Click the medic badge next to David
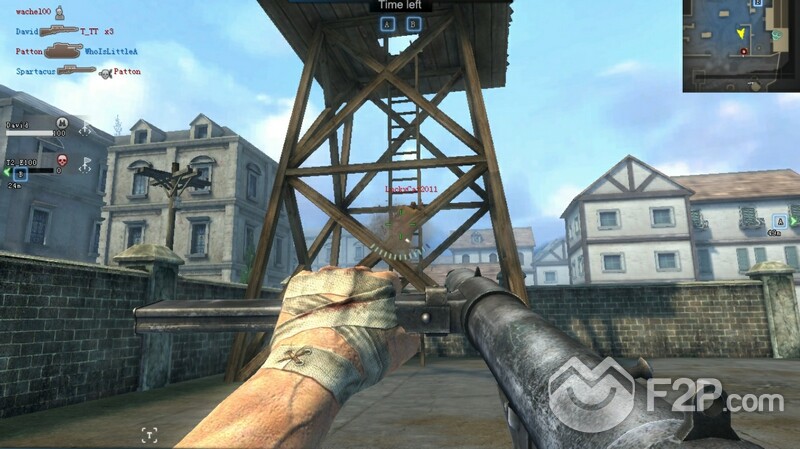 pos(61,123)
